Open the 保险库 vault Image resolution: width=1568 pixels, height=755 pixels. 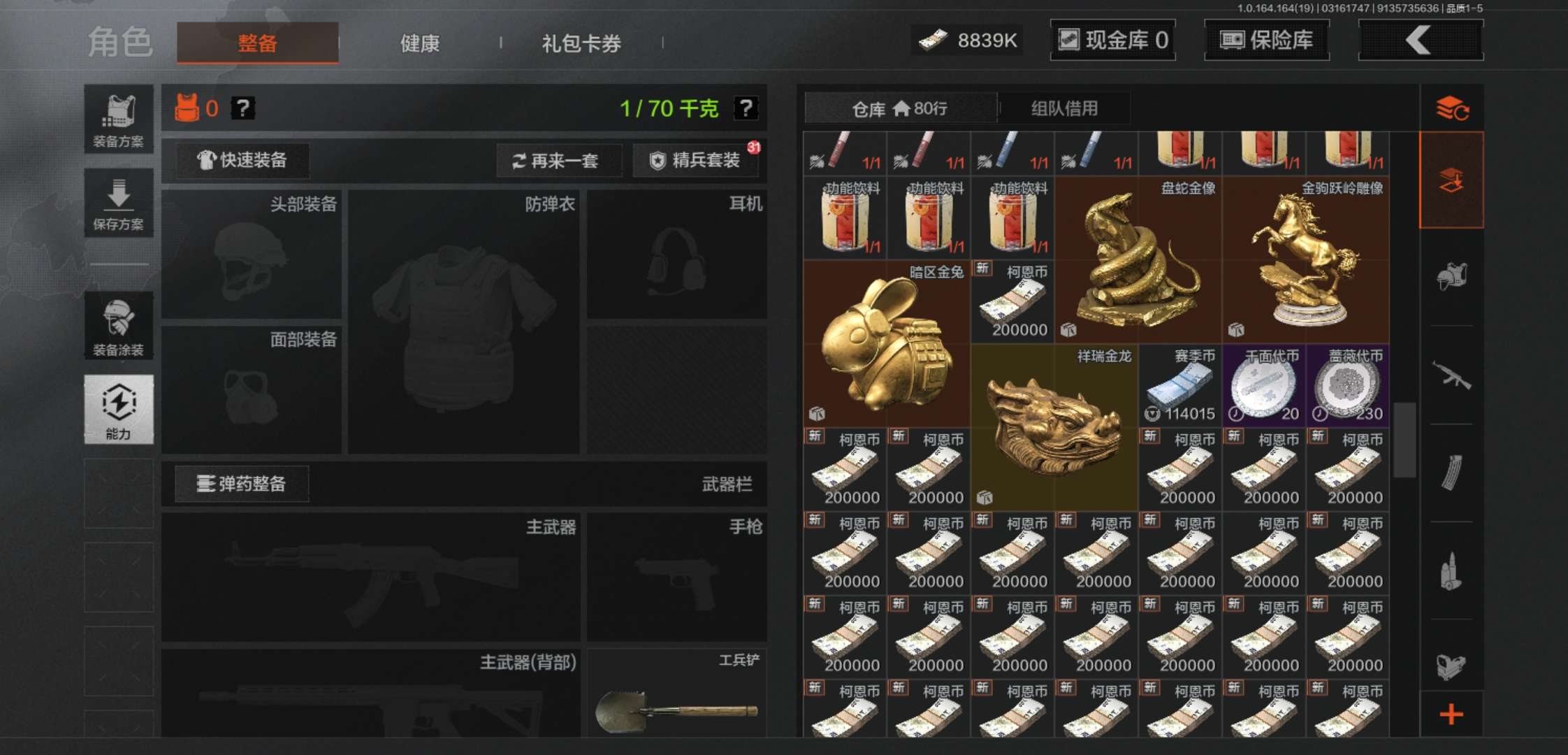(x=1266, y=40)
